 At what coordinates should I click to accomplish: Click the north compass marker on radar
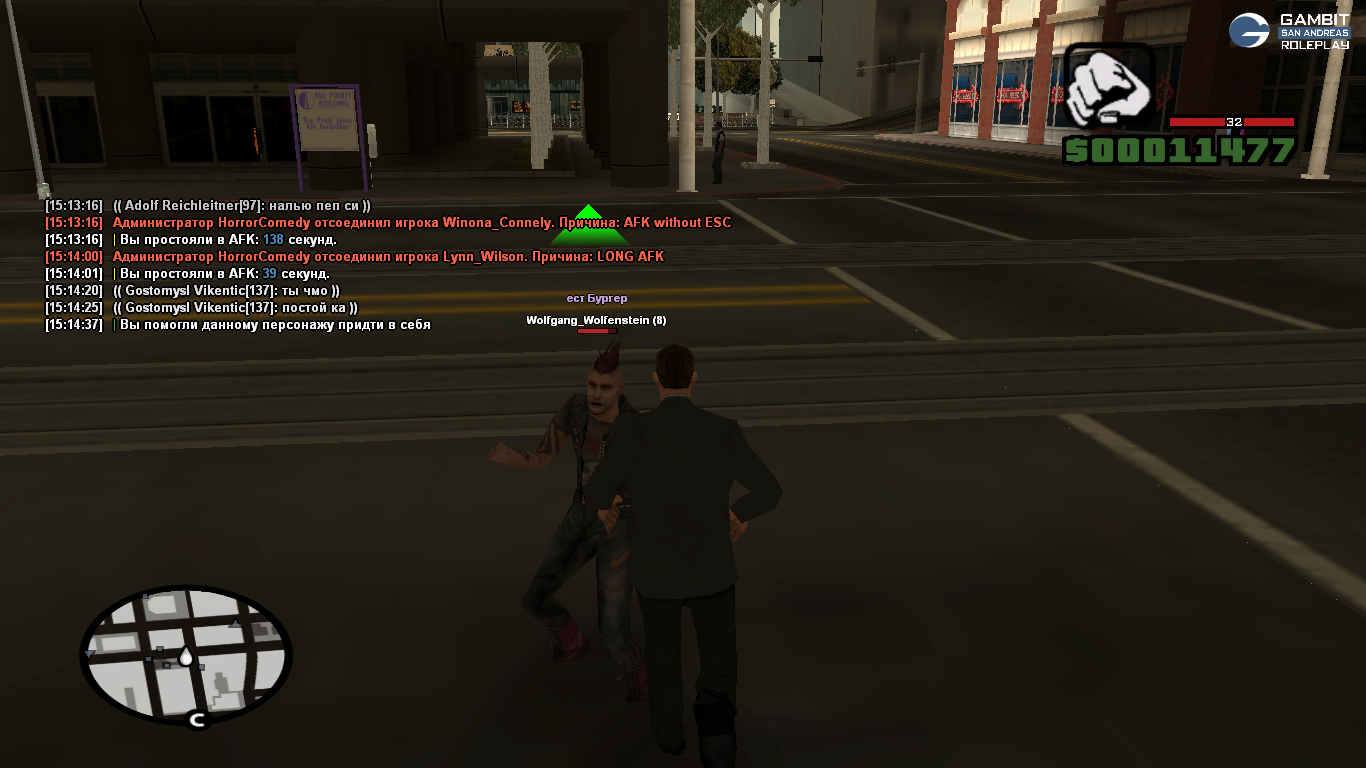198,719
